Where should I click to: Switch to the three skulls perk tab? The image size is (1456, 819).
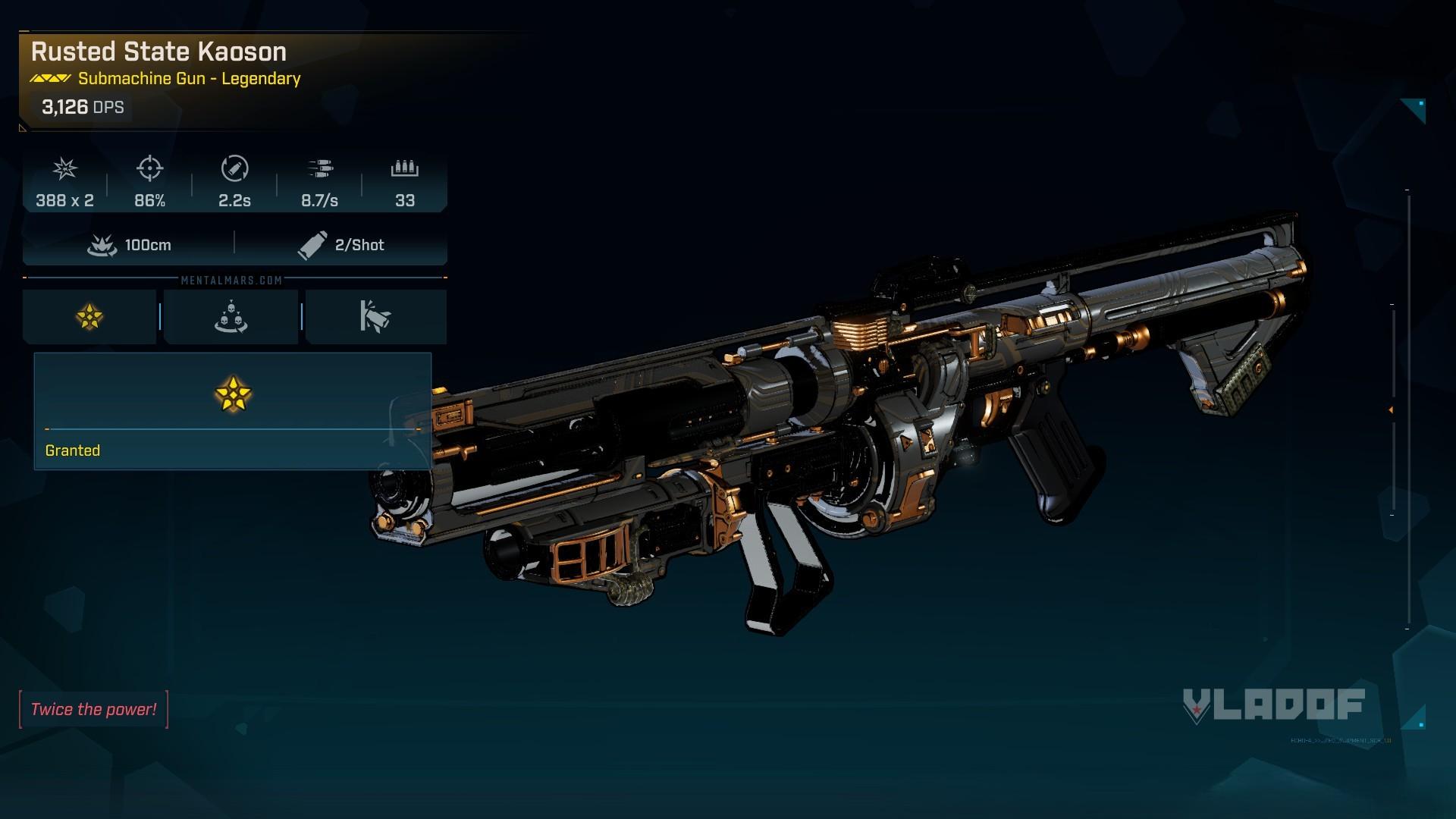tap(231, 317)
